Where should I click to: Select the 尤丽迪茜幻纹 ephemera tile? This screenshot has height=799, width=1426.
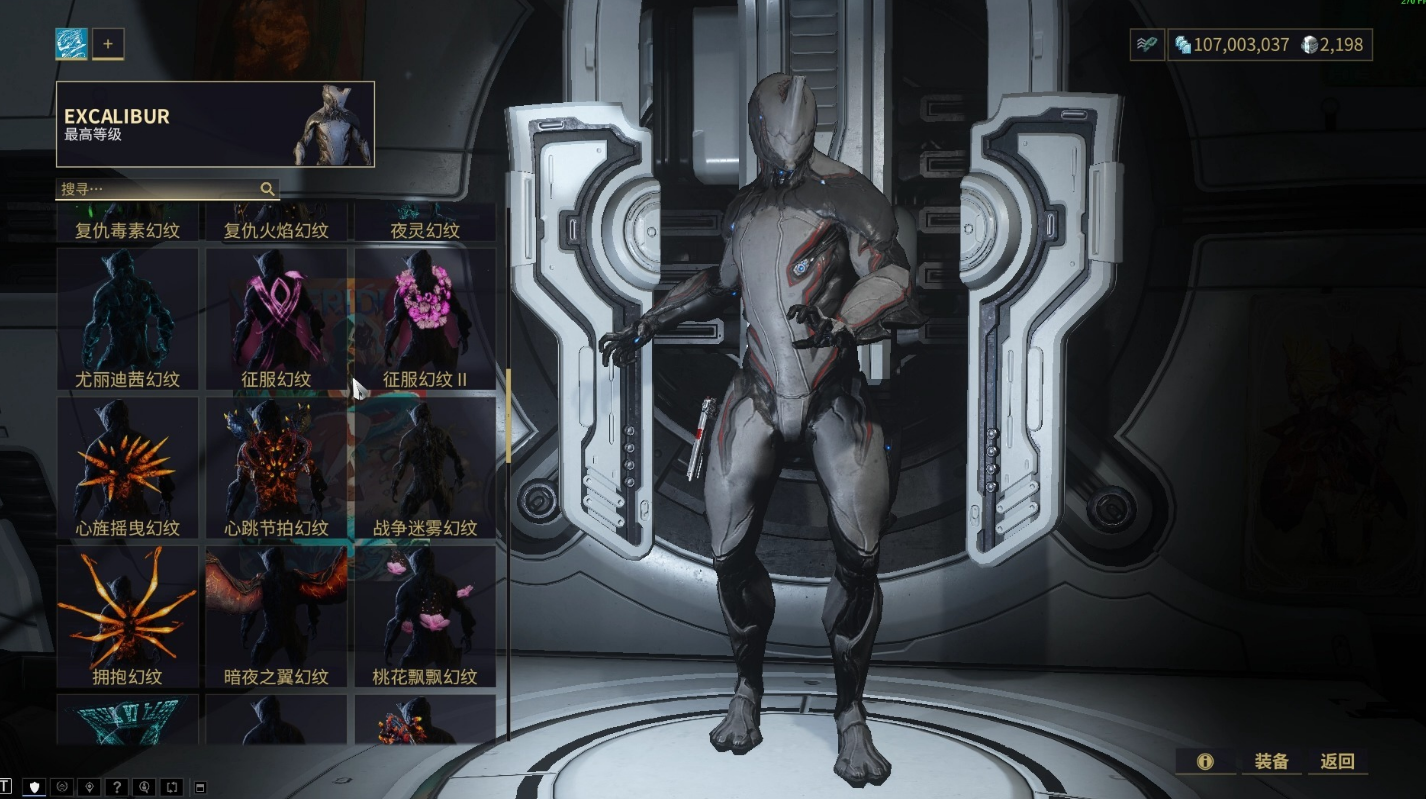pyautogui.click(x=128, y=319)
